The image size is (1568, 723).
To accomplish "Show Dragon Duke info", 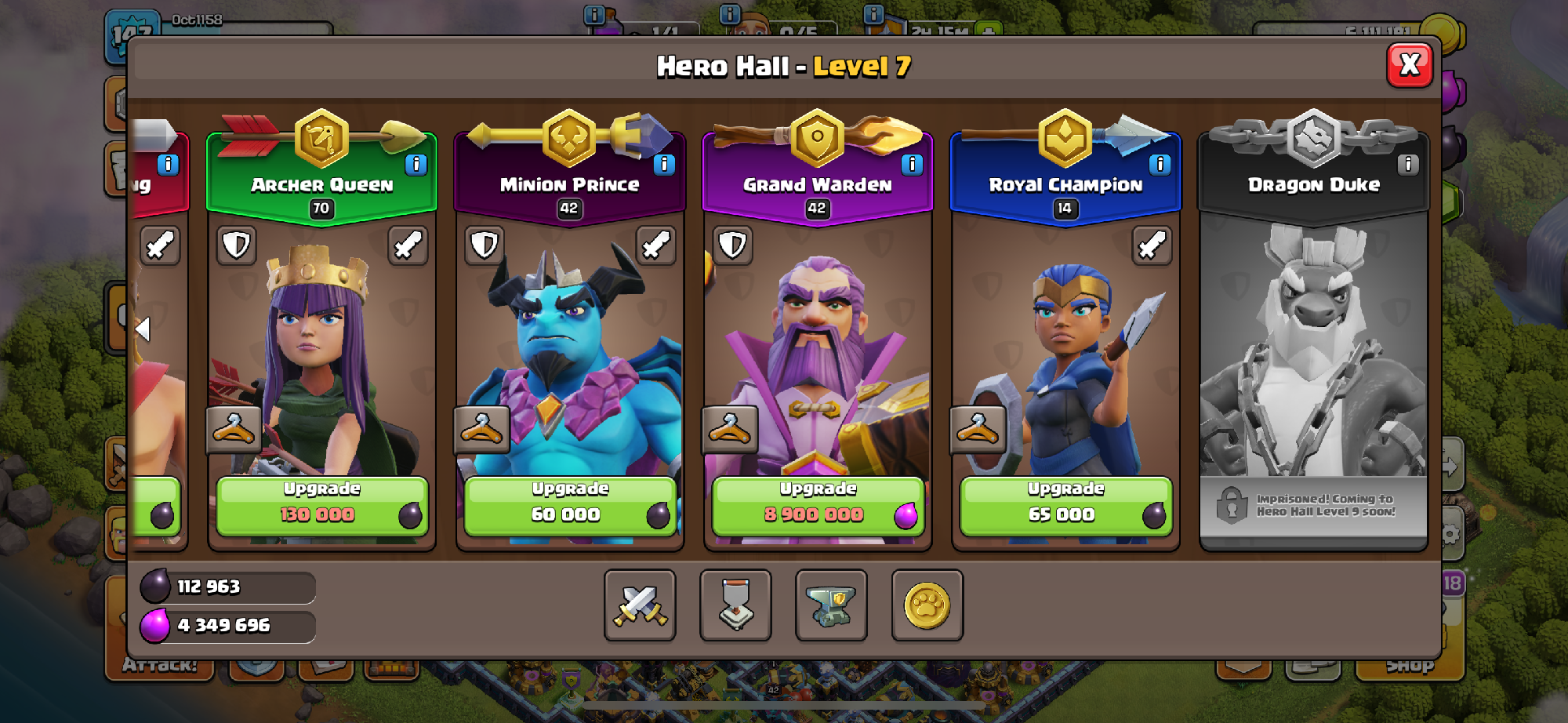I will tap(1407, 165).
